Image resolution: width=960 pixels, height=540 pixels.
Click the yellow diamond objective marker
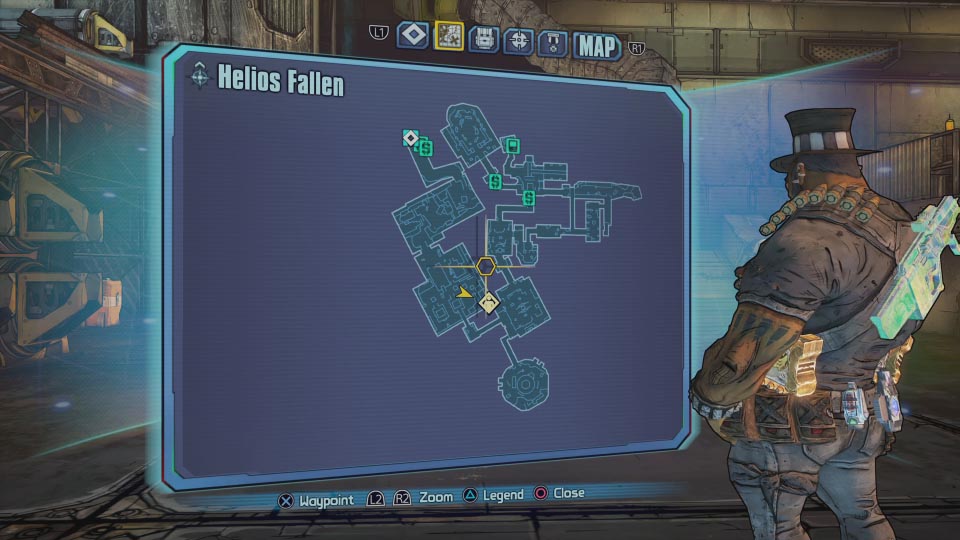tap(488, 303)
